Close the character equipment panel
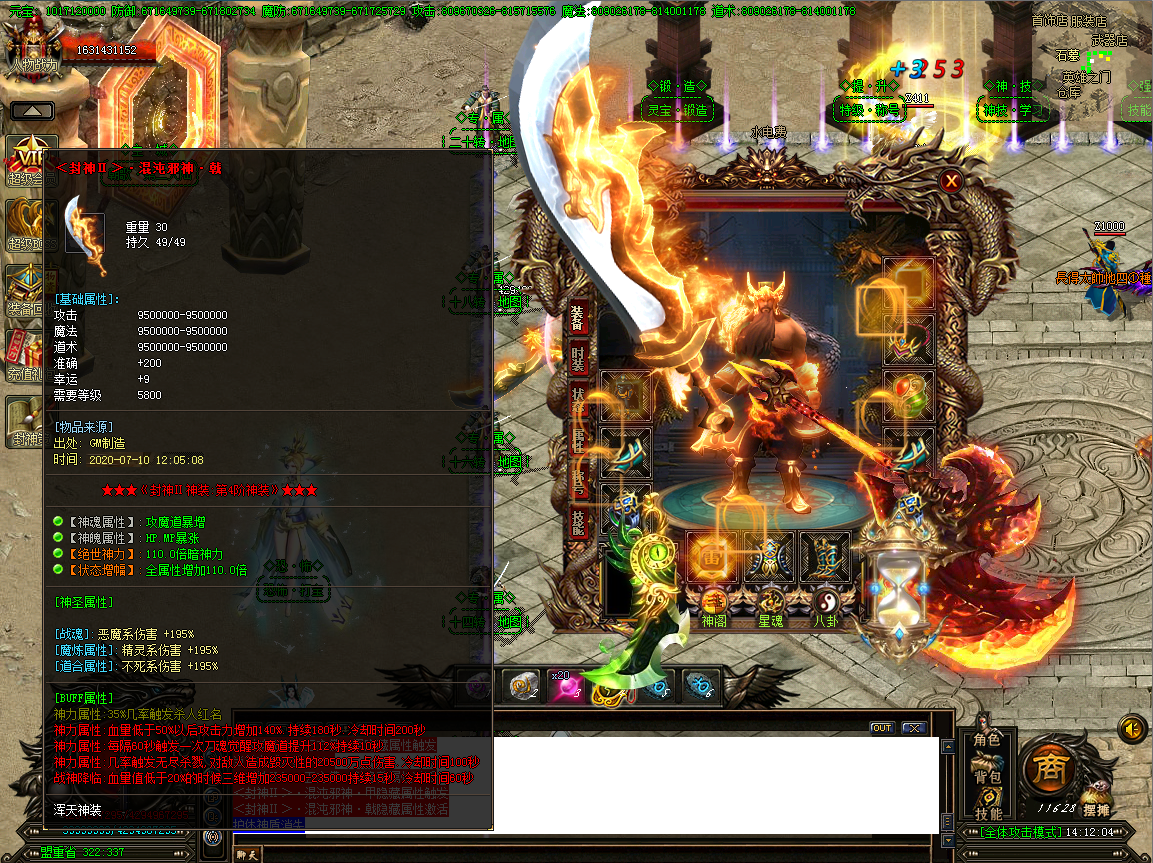Viewport: 1153px width, 863px height. [x=951, y=181]
